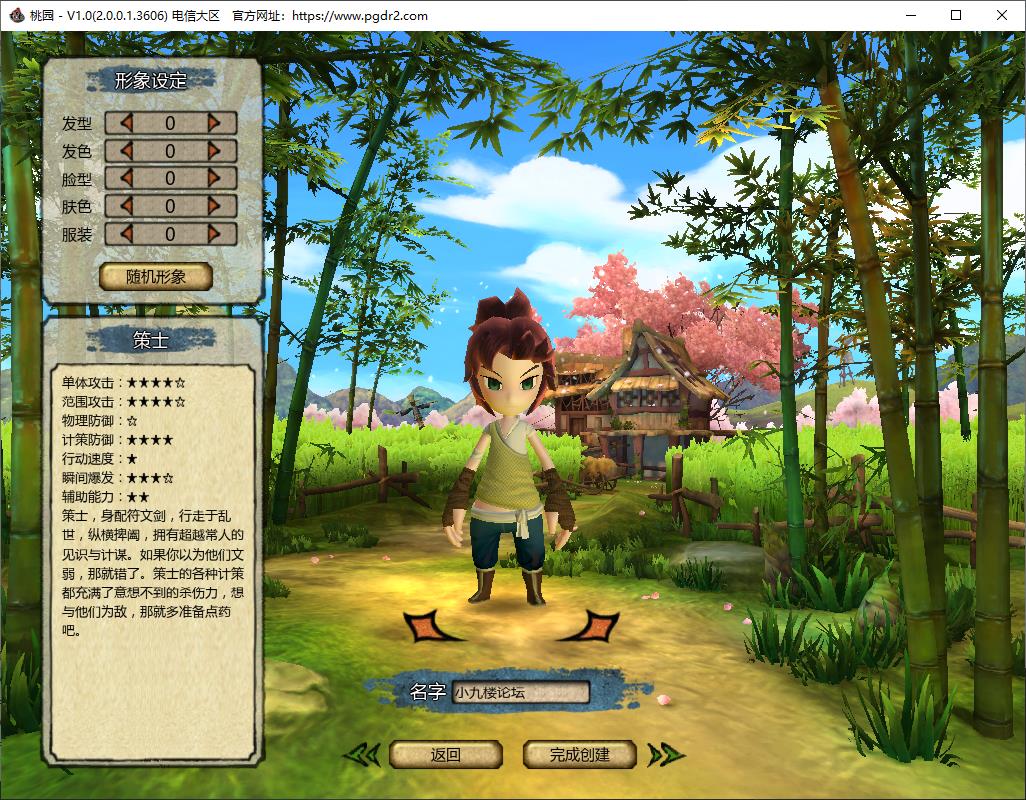Viewport: 1026px width, 800px height.
Task: Finish creation with 完成创建 button
Action: 579,755
